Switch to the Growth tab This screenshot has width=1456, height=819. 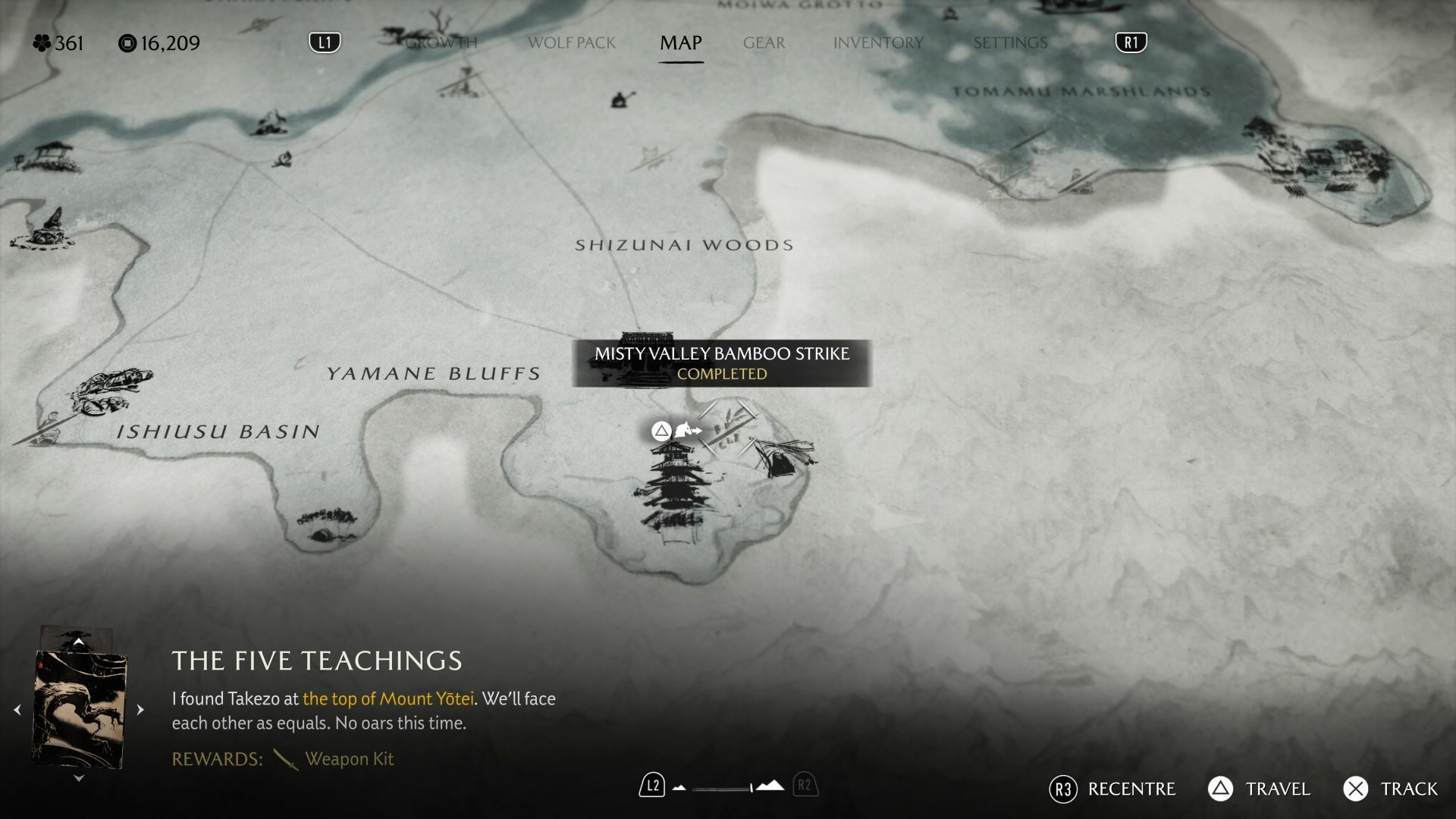tap(441, 42)
